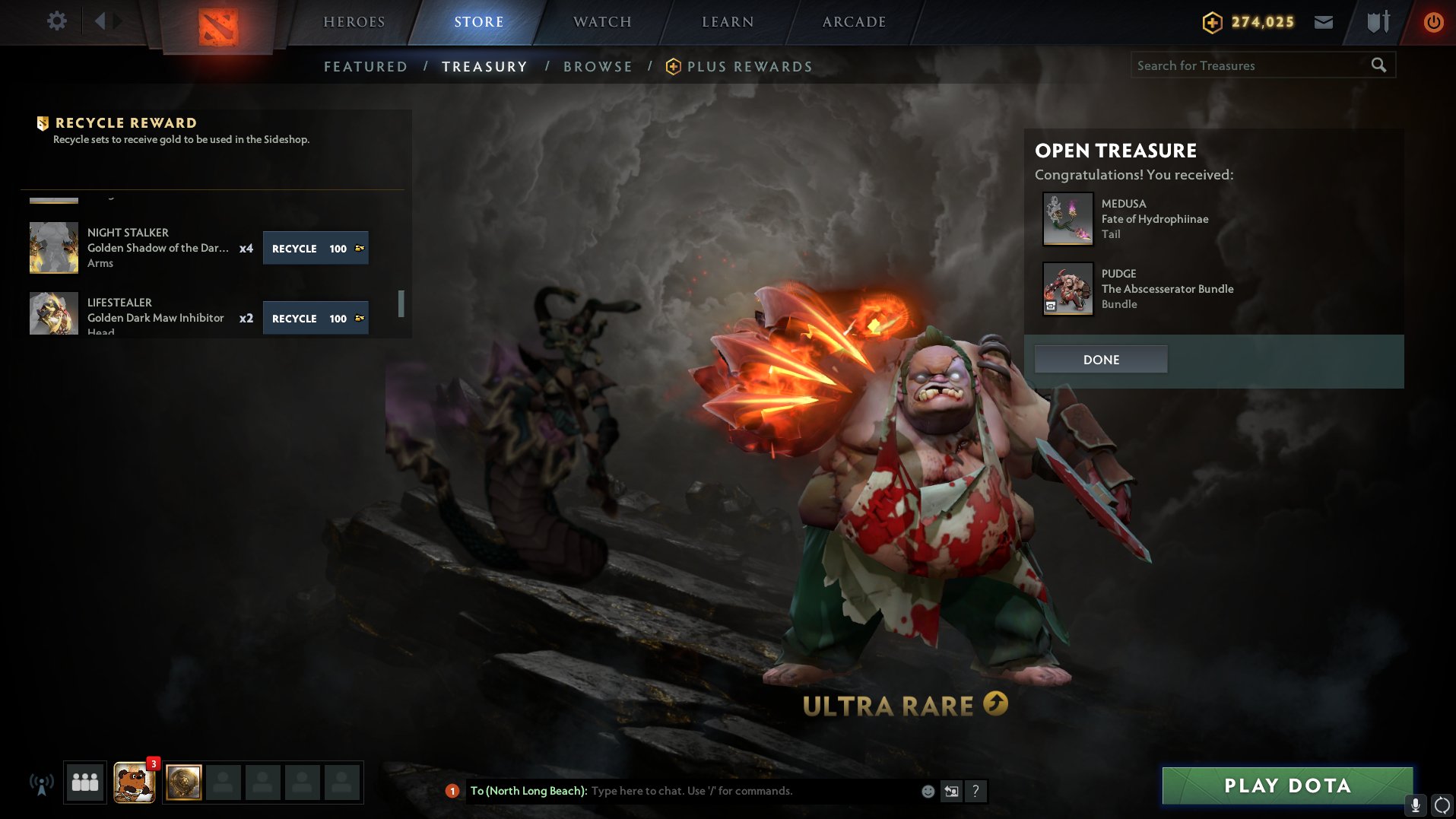Click the question mark help icon near chat
Viewport: 1456px width, 819px height.
click(975, 791)
